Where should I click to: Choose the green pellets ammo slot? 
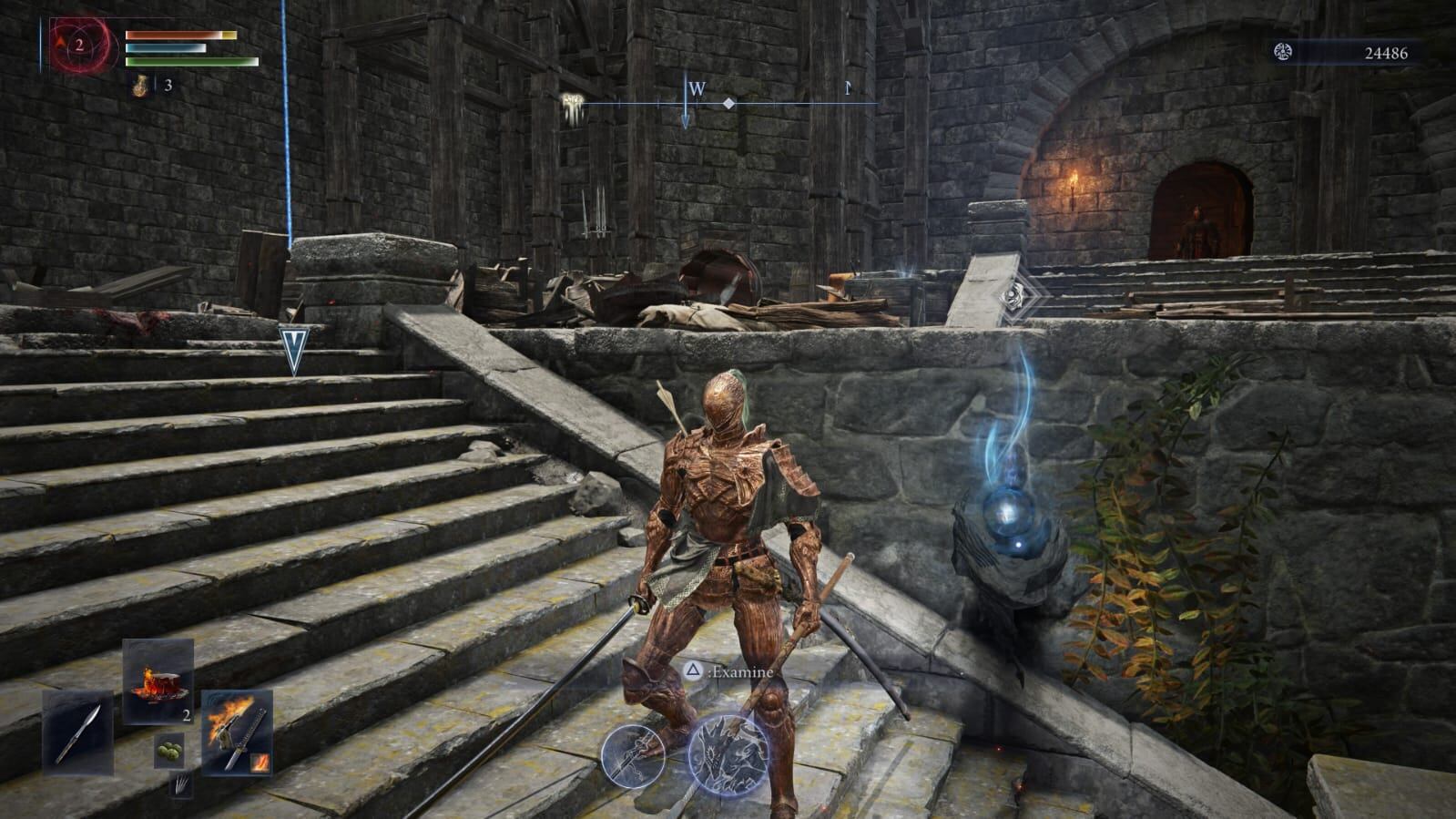point(168,749)
